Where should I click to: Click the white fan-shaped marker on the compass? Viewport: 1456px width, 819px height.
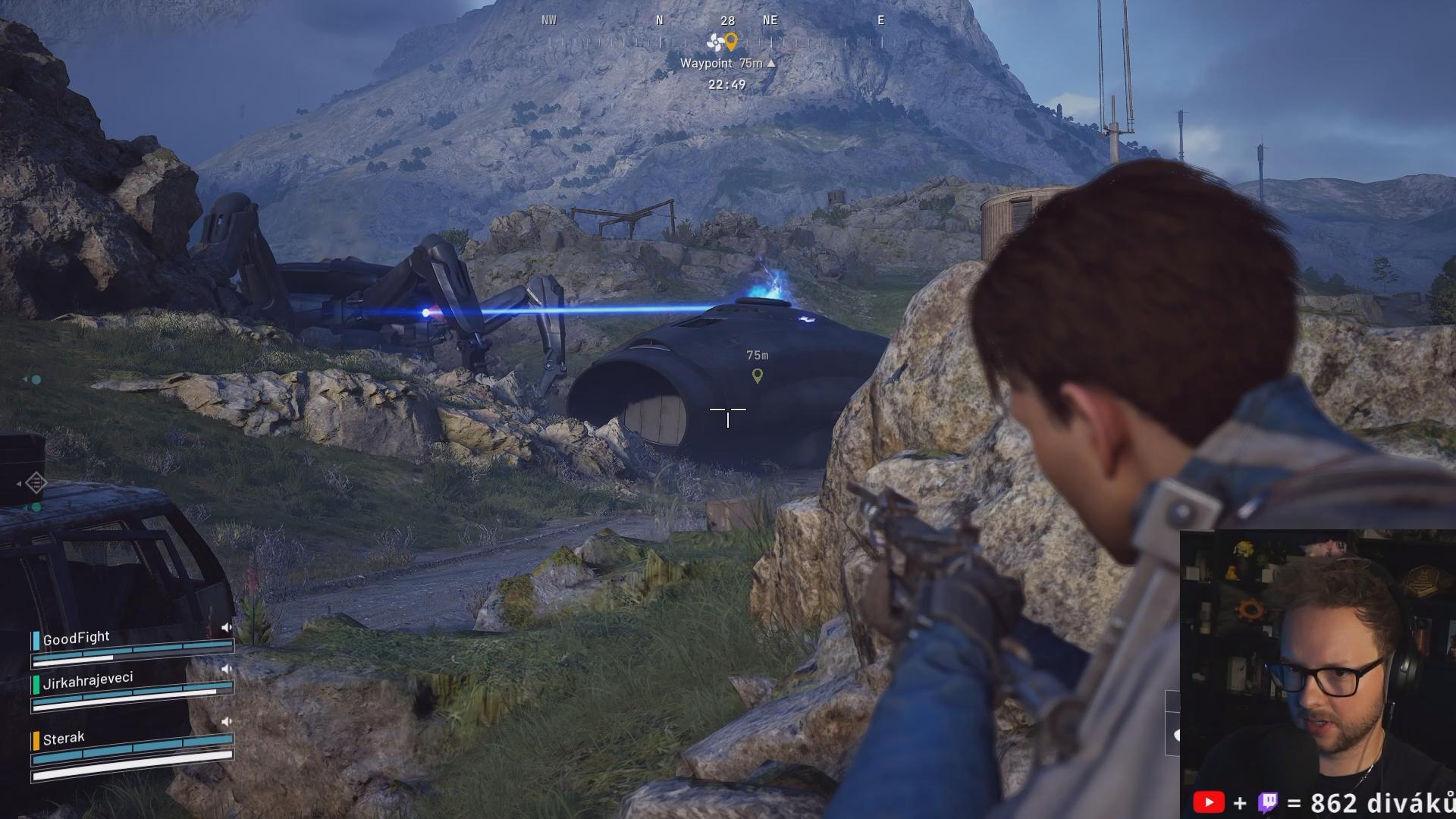[x=715, y=42]
